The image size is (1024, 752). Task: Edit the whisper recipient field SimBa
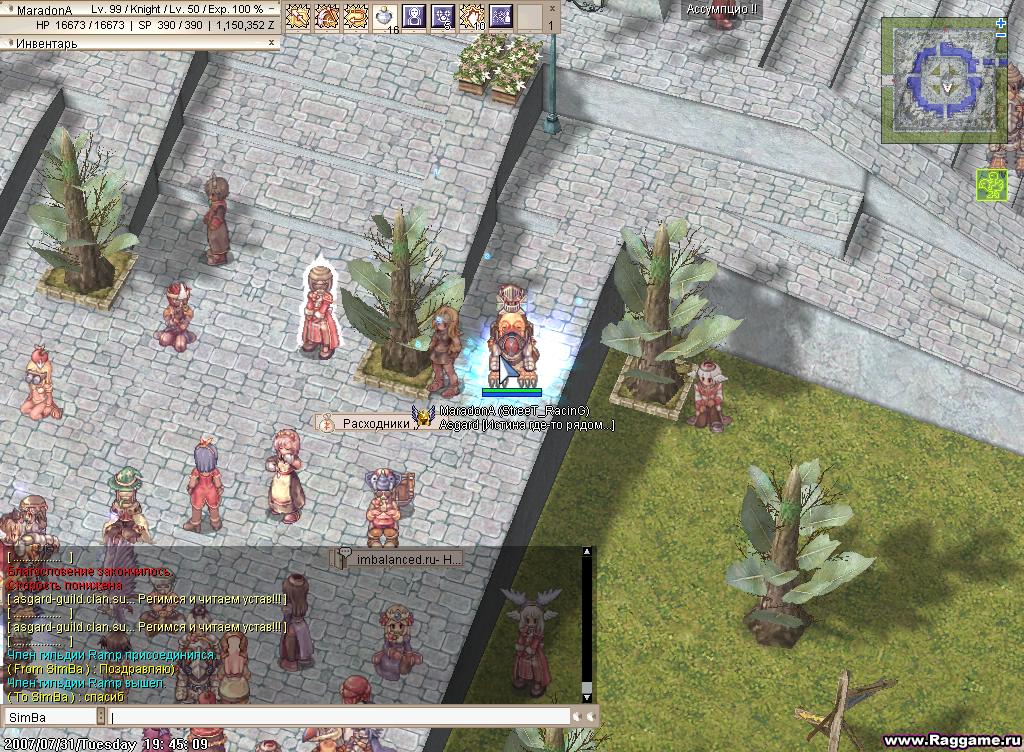click(50, 717)
